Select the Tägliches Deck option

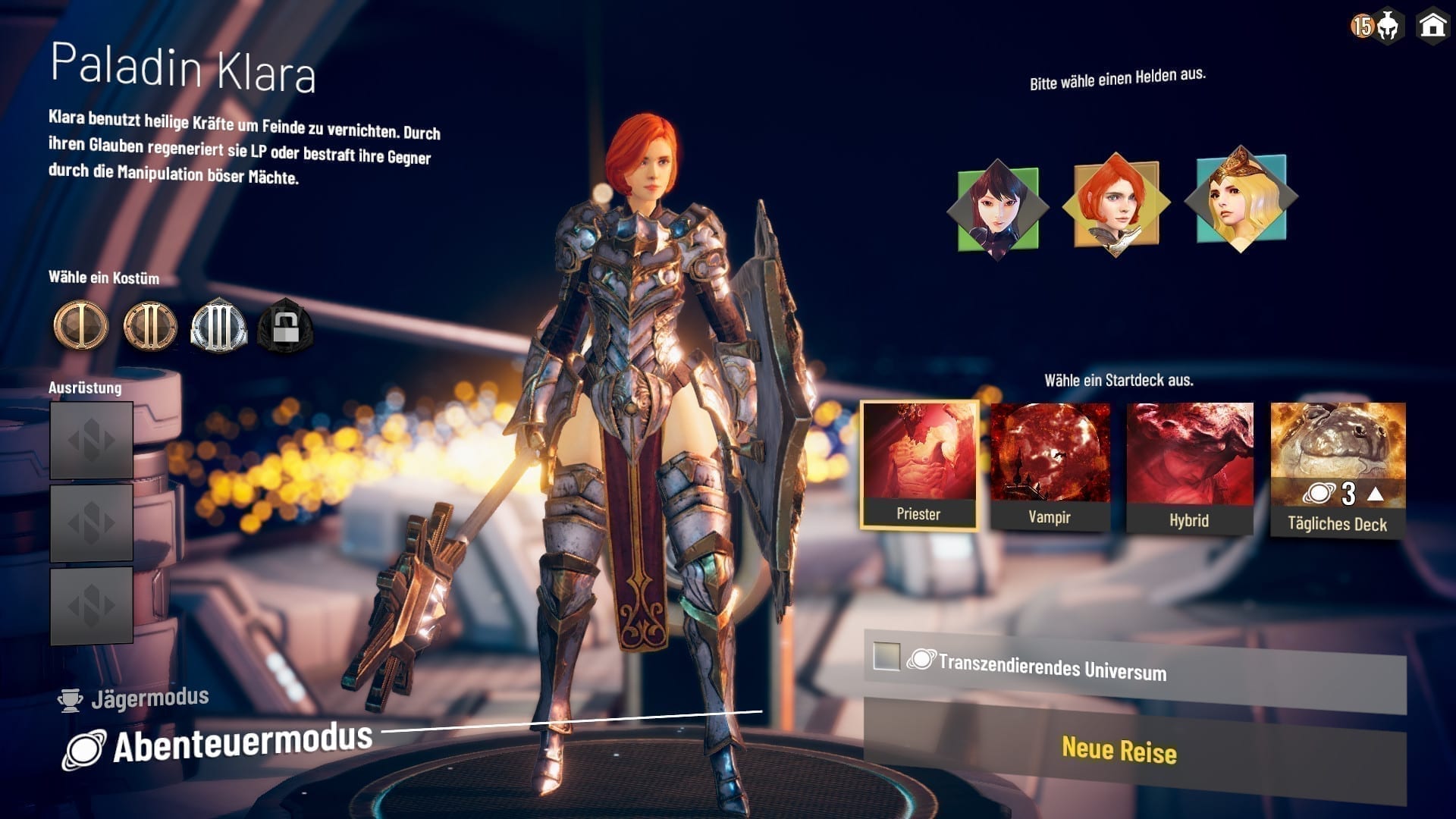click(x=1338, y=469)
